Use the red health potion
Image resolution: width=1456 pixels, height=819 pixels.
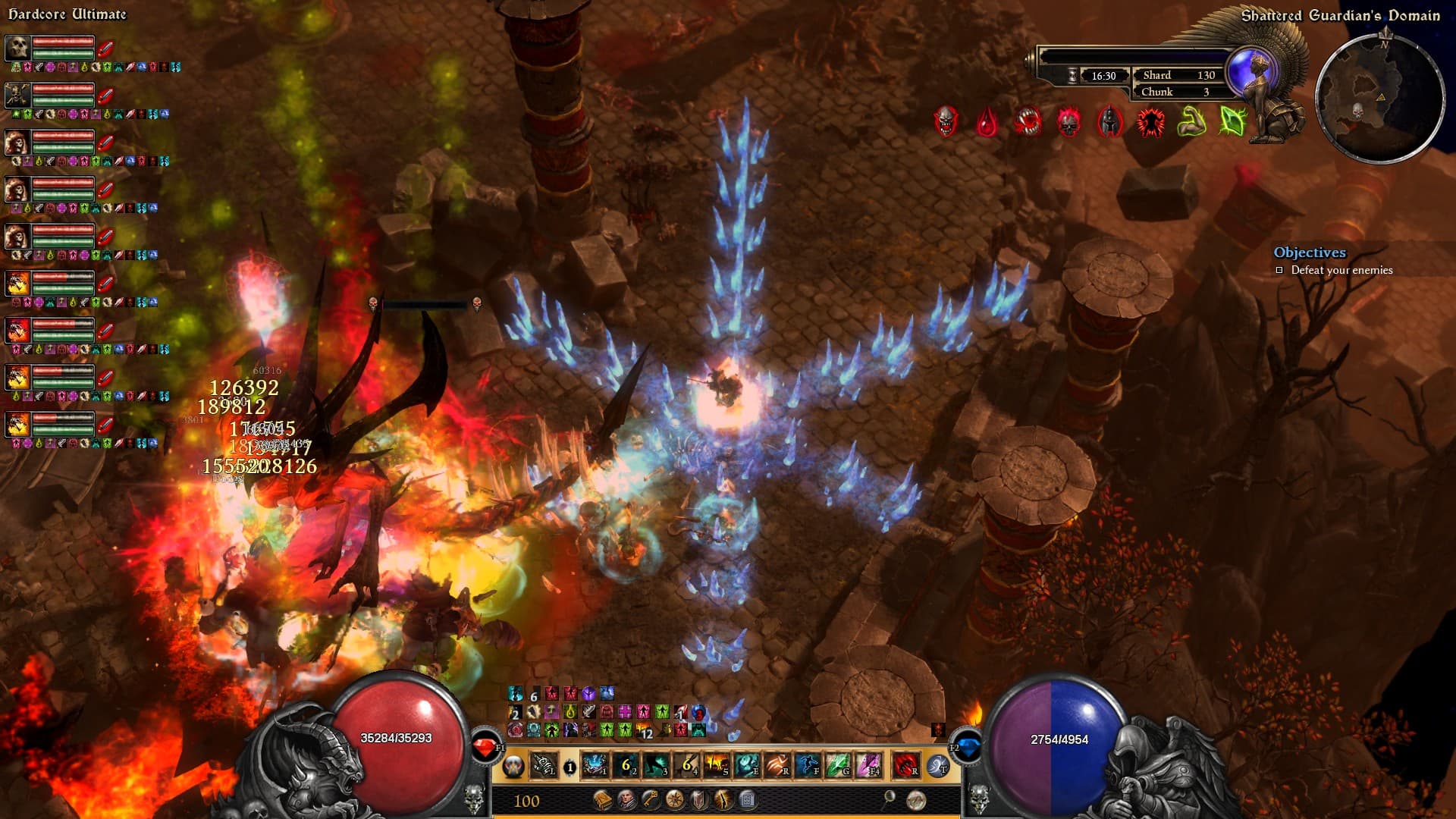[485, 748]
